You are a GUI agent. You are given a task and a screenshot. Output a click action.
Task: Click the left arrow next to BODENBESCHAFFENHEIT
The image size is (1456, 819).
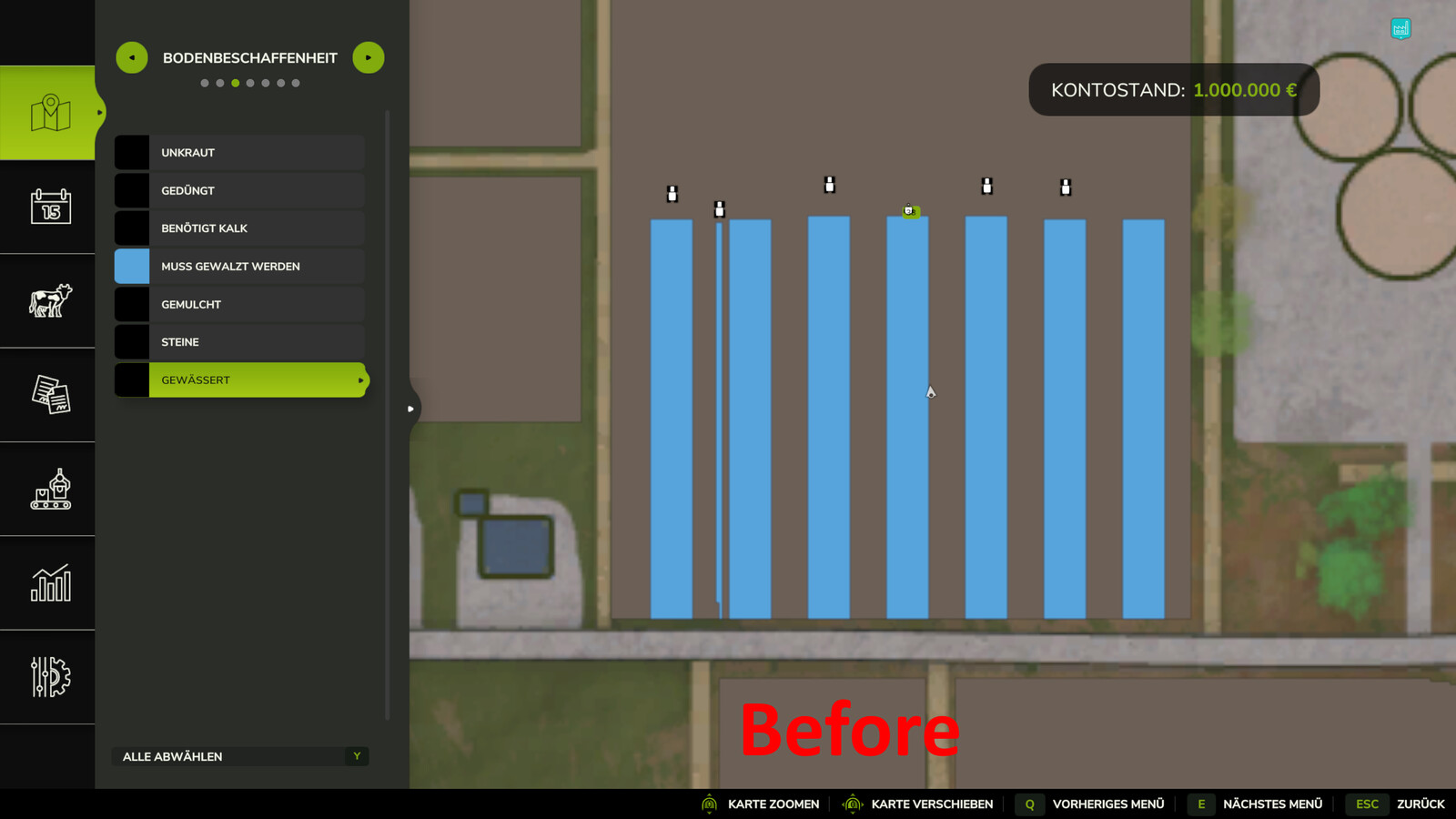[x=132, y=57]
